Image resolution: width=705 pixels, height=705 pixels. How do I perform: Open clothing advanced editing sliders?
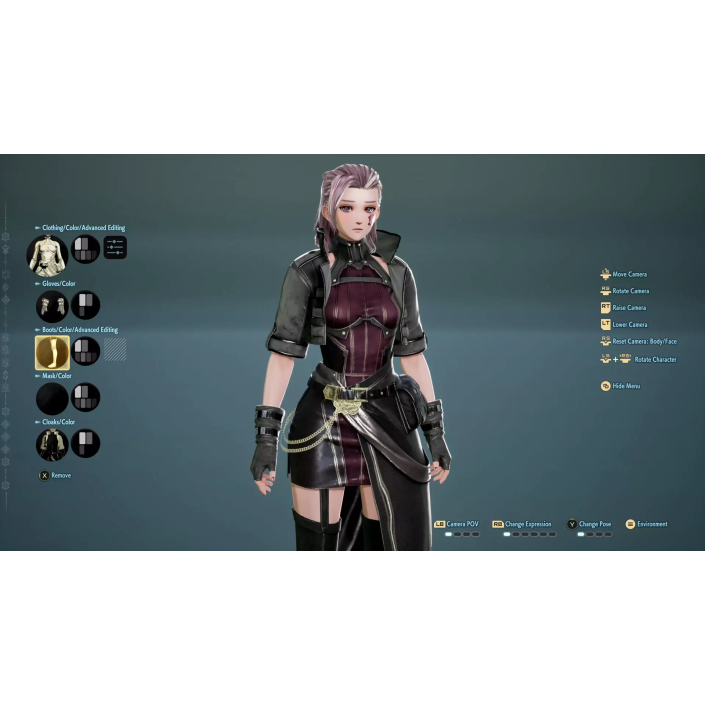pyautogui.click(x=115, y=248)
